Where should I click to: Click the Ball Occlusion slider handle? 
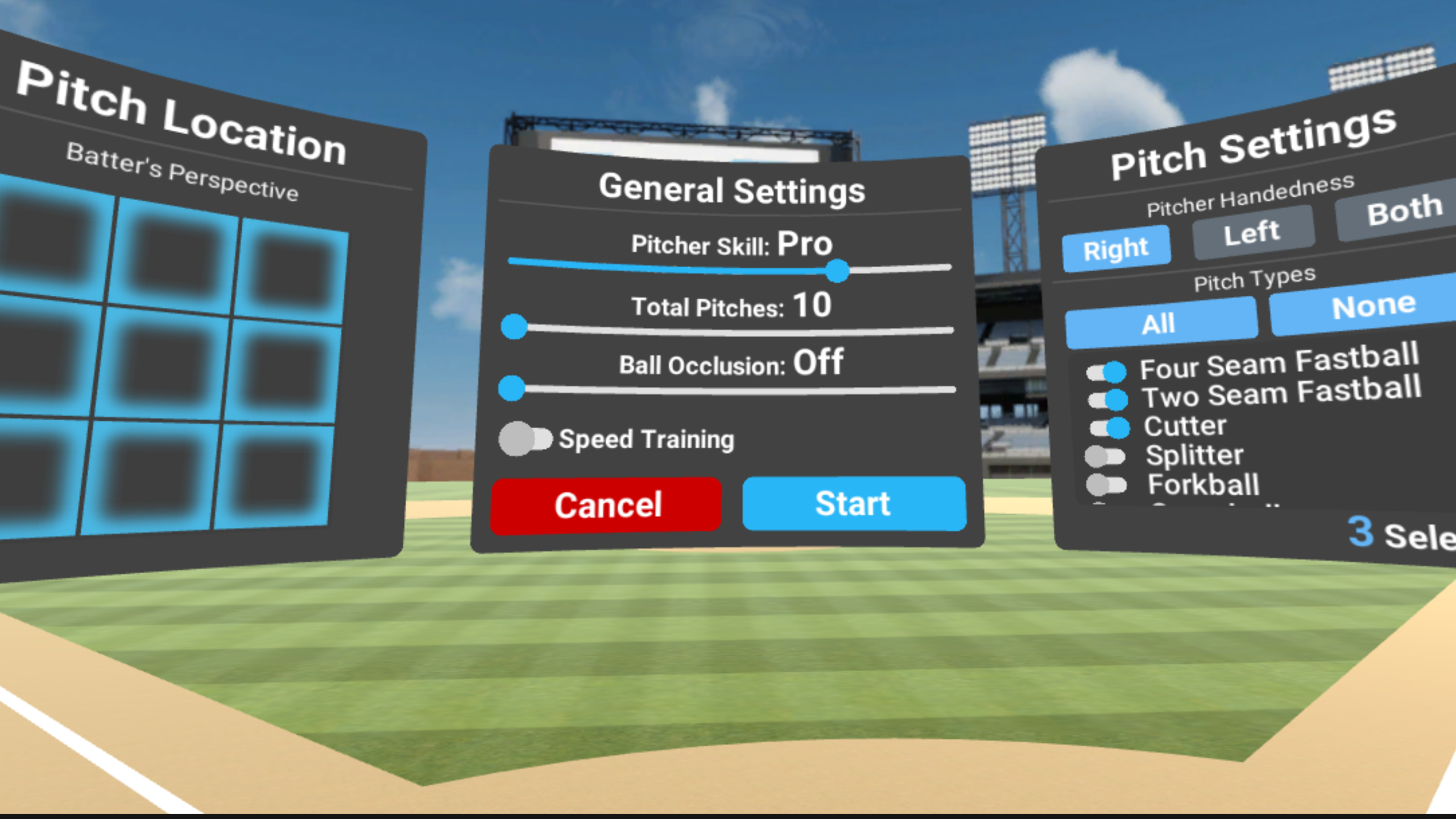(x=511, y=388)
